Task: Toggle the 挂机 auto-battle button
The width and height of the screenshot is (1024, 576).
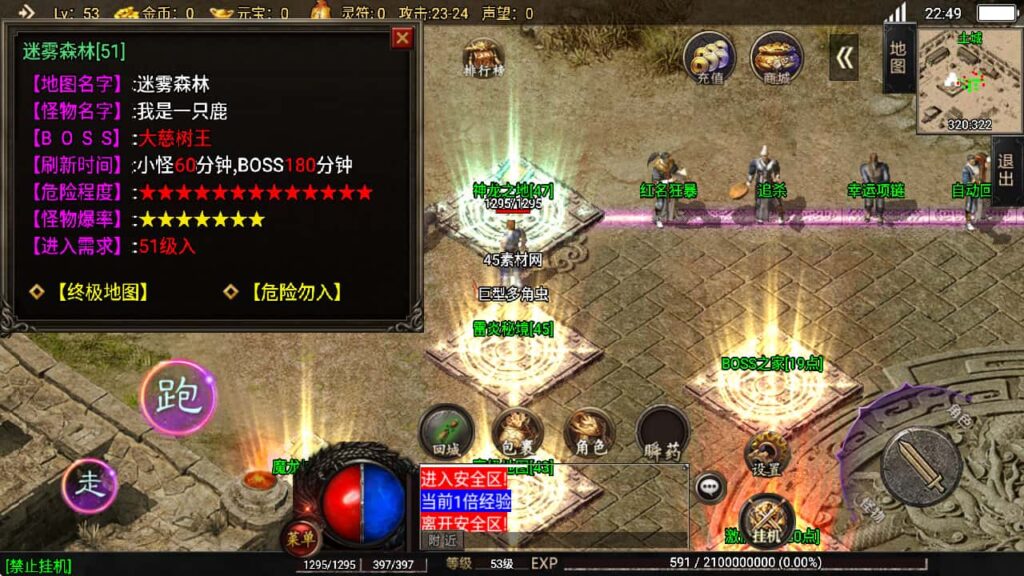Action: tap(767, 520)
